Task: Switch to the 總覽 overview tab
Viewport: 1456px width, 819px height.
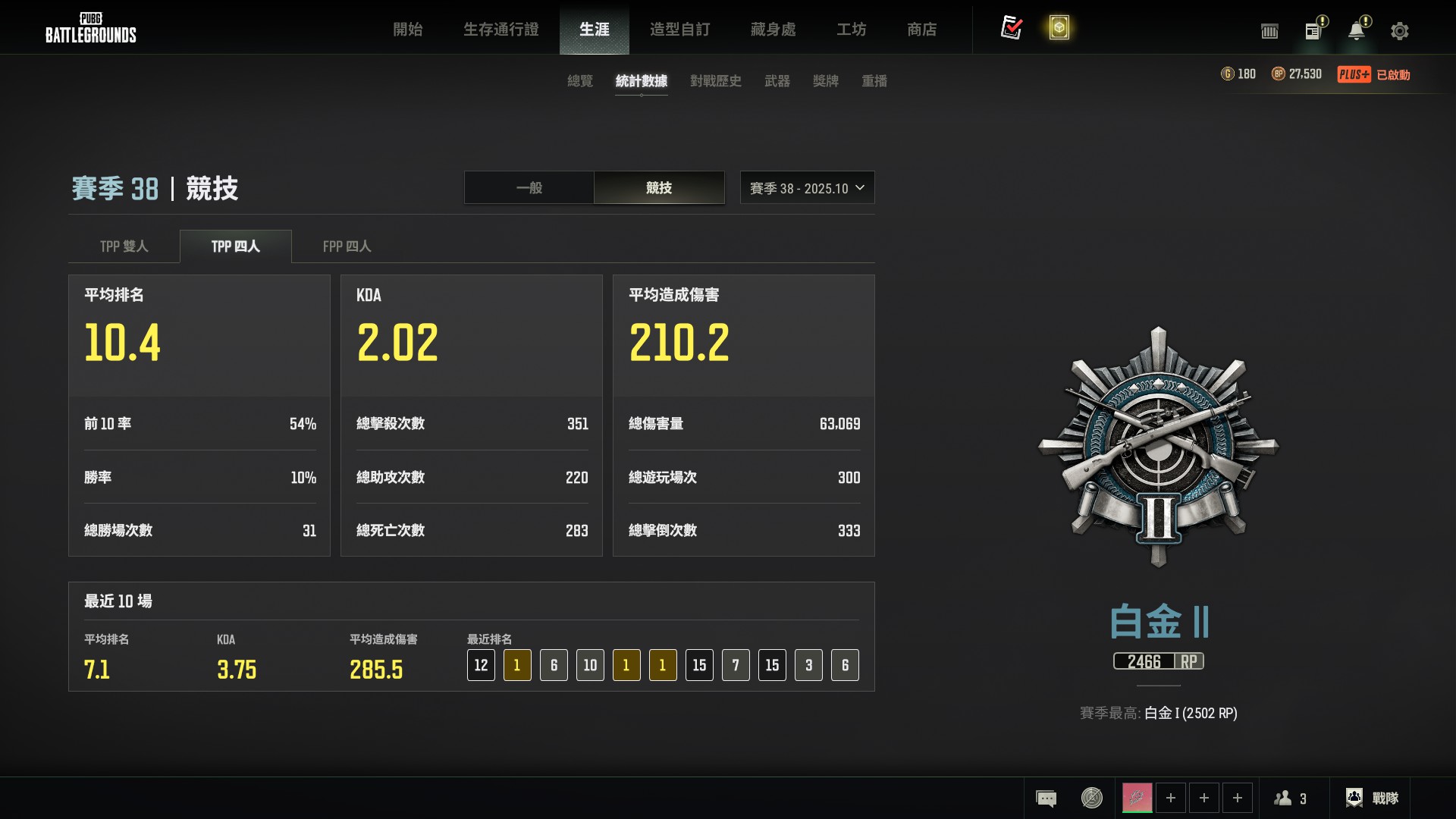Action: click(x=580, y=81)
